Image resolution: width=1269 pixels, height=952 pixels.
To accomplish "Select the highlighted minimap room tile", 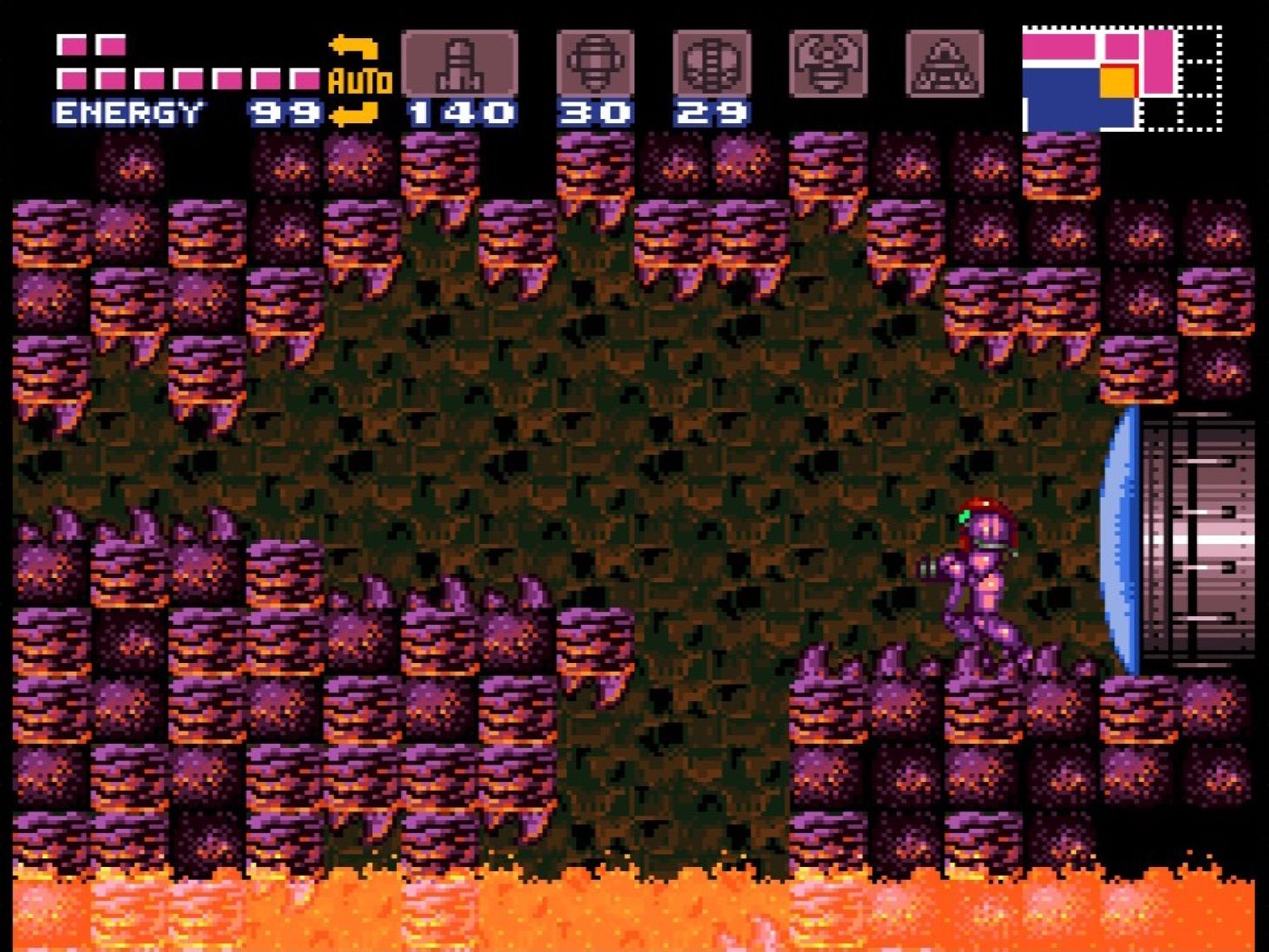I will click(1119, 81).
